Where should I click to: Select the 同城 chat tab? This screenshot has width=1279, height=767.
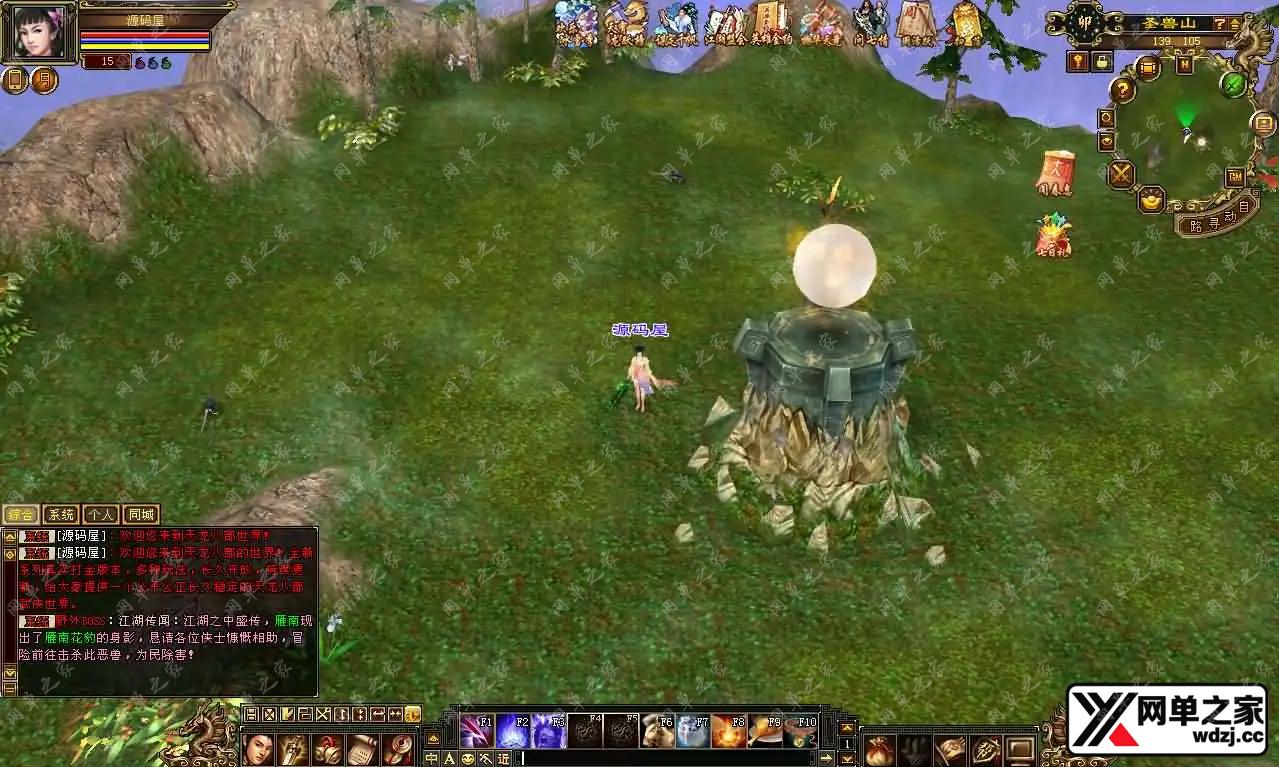[x=141, y=515]
